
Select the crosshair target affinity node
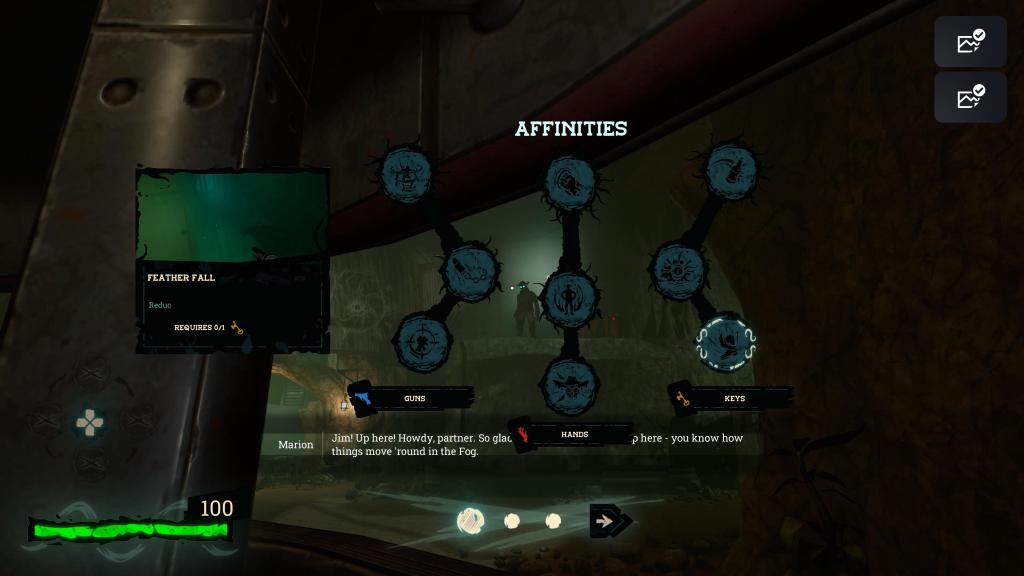click(x=423, y=341)
